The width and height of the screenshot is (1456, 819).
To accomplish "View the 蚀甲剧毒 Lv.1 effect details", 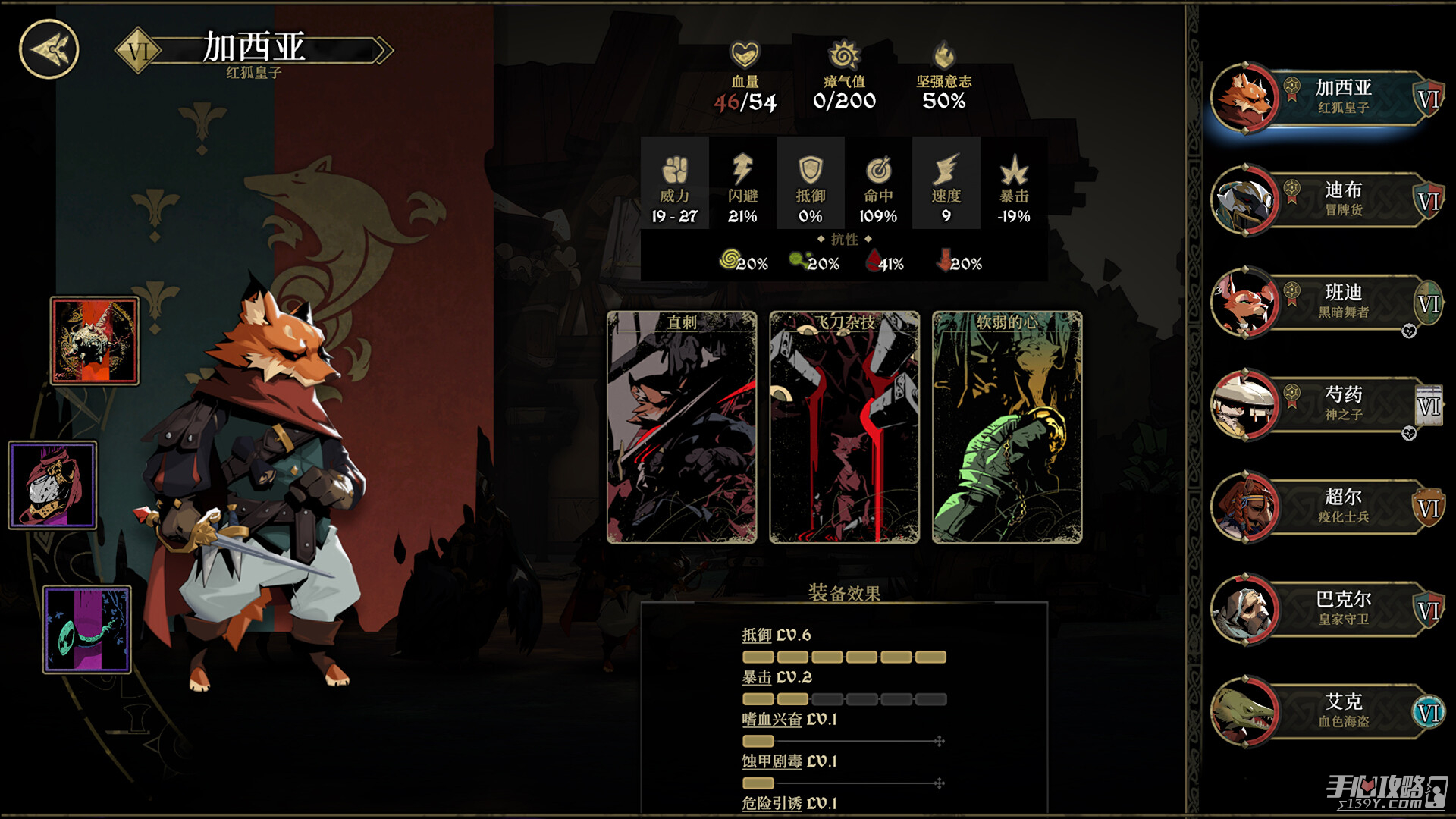I will pyautogui.click(x=789, y=761).
